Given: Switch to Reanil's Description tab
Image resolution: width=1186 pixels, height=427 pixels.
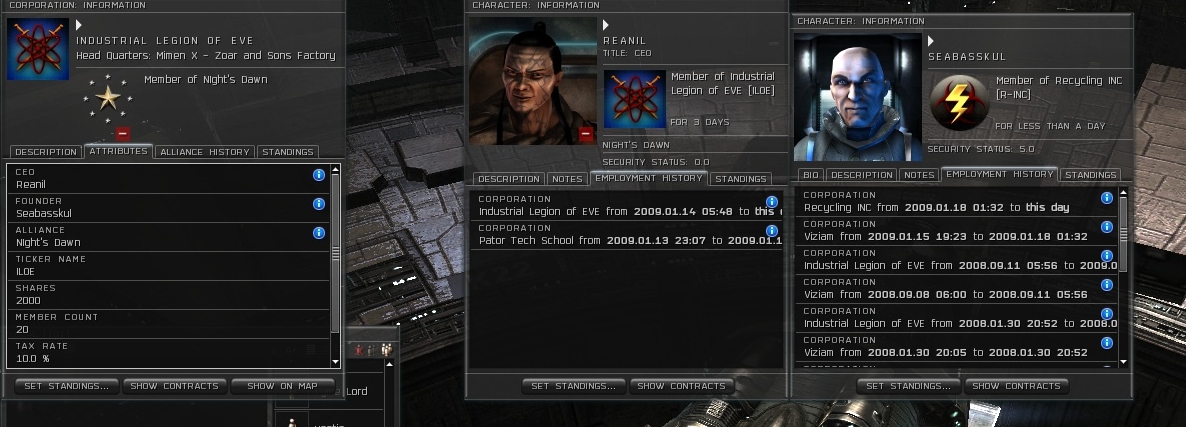Looking at the screenshot, I should pos(508,179).
